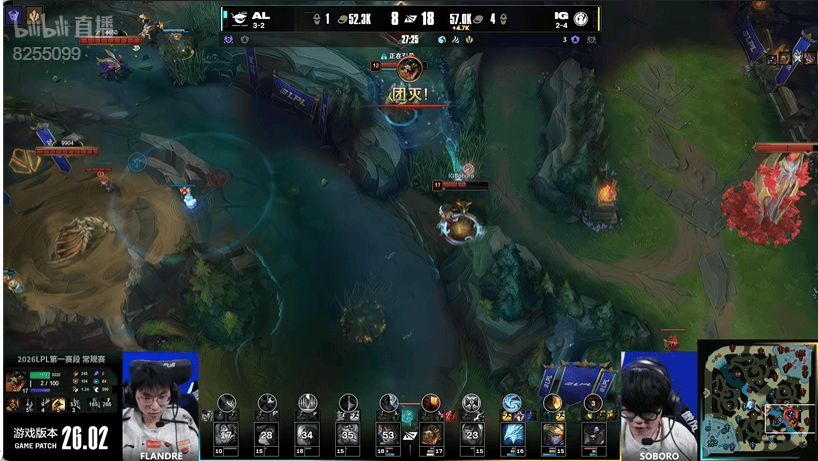Click the SOBORO player camera

click(657, 405)
